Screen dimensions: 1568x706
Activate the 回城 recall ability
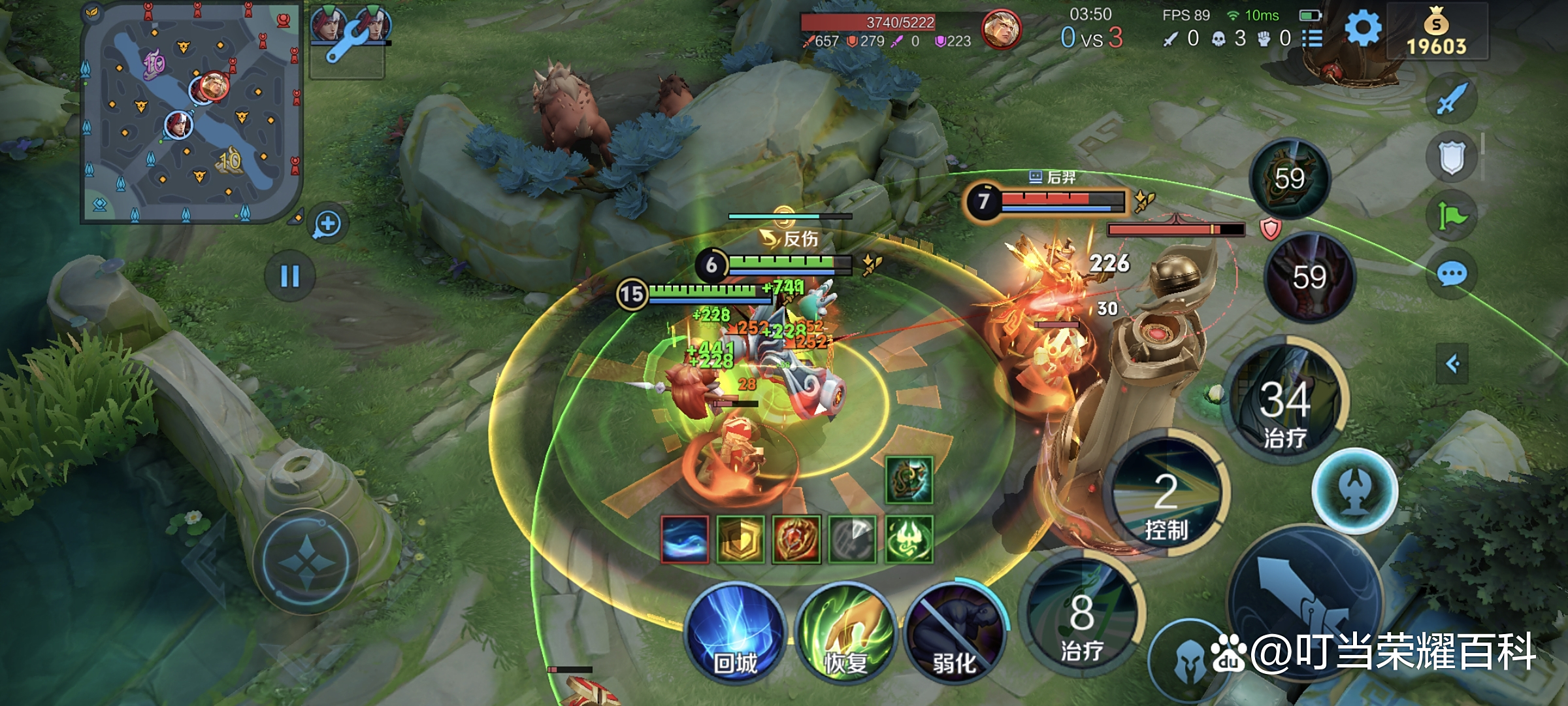[735, 632]
